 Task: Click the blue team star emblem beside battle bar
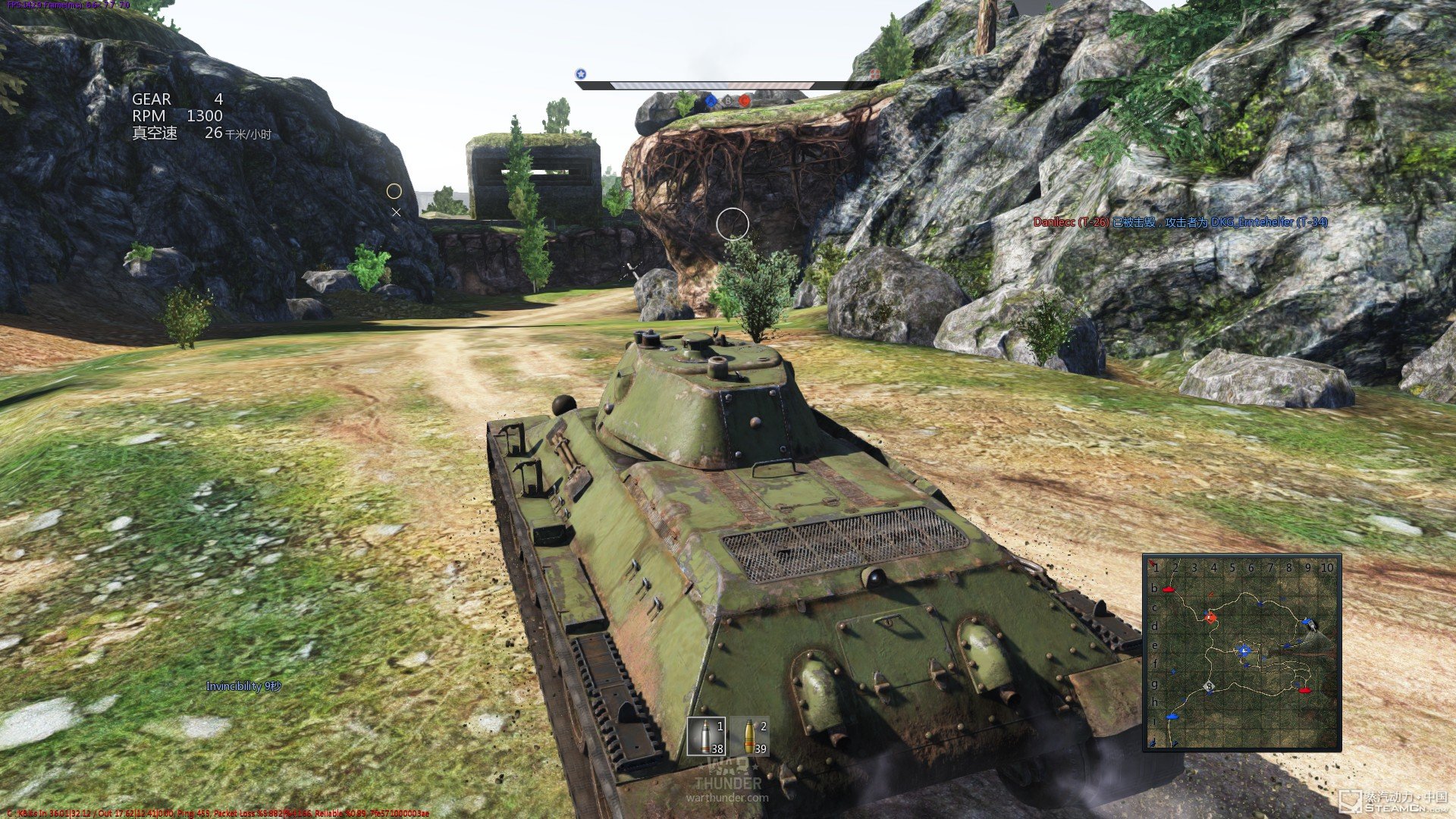(581, 74)
